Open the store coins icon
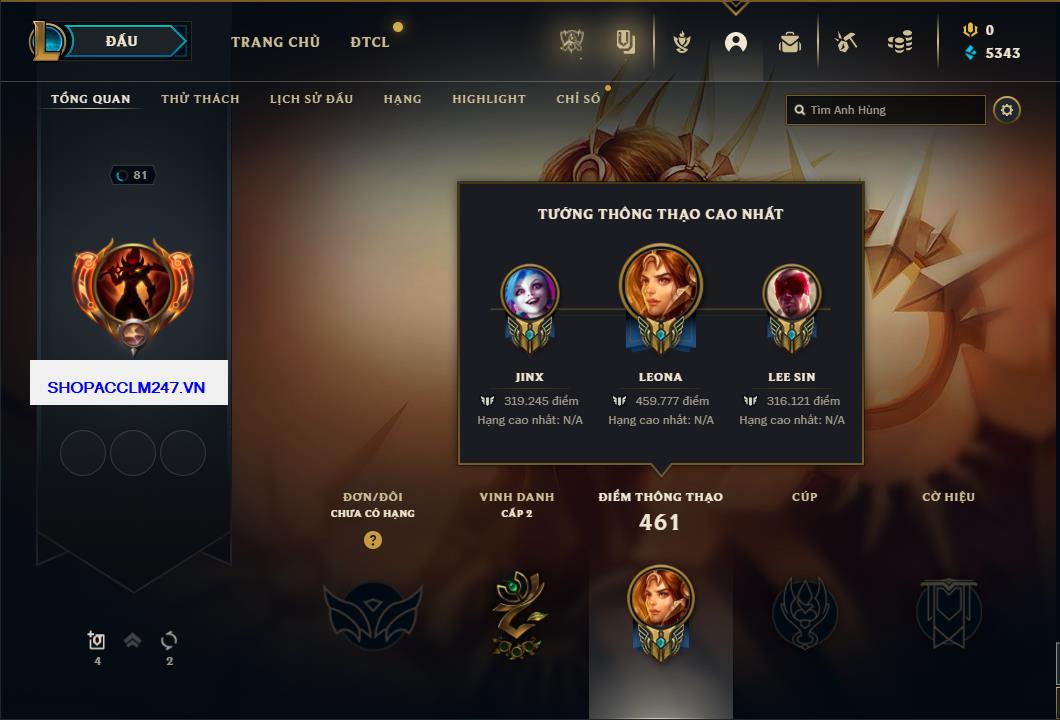Viewport: 1060px width, 720px height. [900, 42]
